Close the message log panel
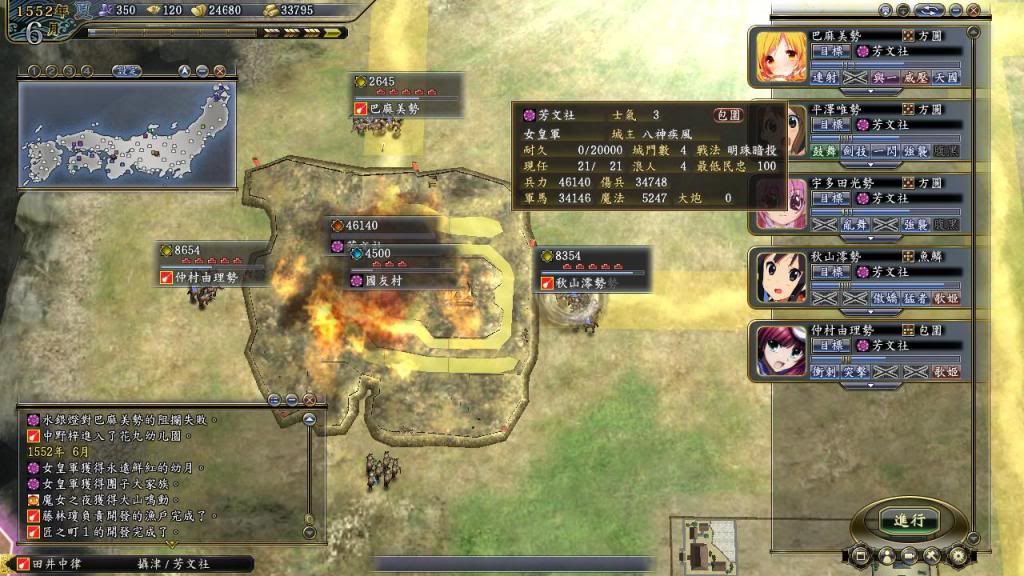1024x576 pixels. click(309, 399)
